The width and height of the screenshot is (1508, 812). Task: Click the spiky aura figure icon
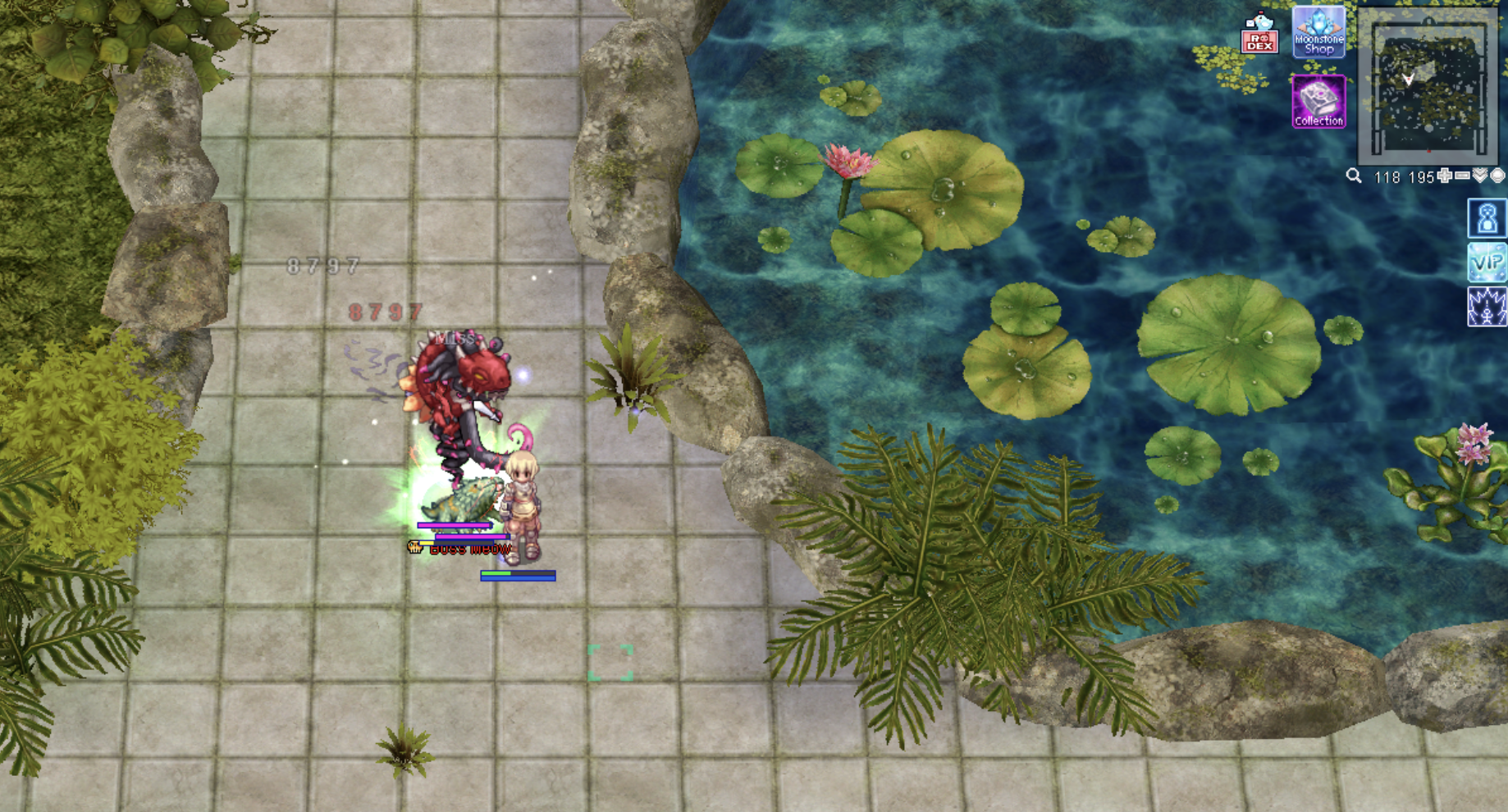[1487, 307]
